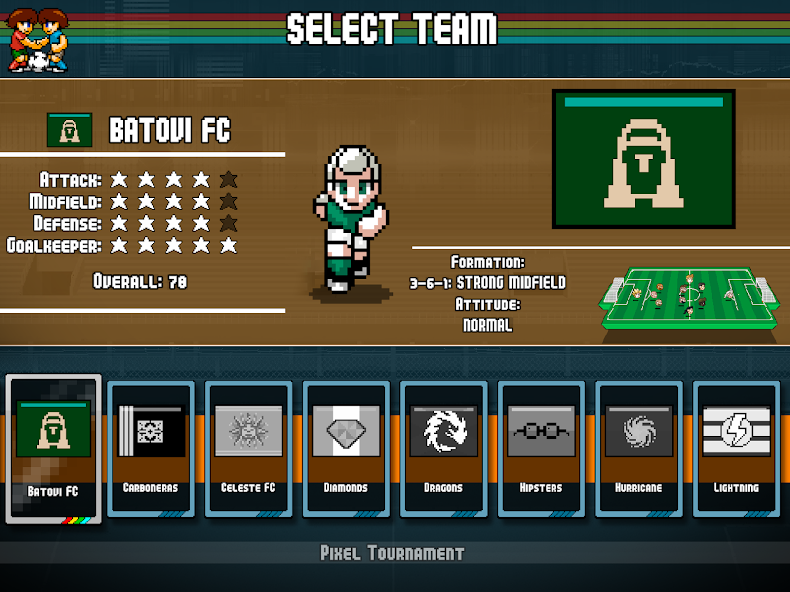Pick the Hipsters team card

pos(541,448)
